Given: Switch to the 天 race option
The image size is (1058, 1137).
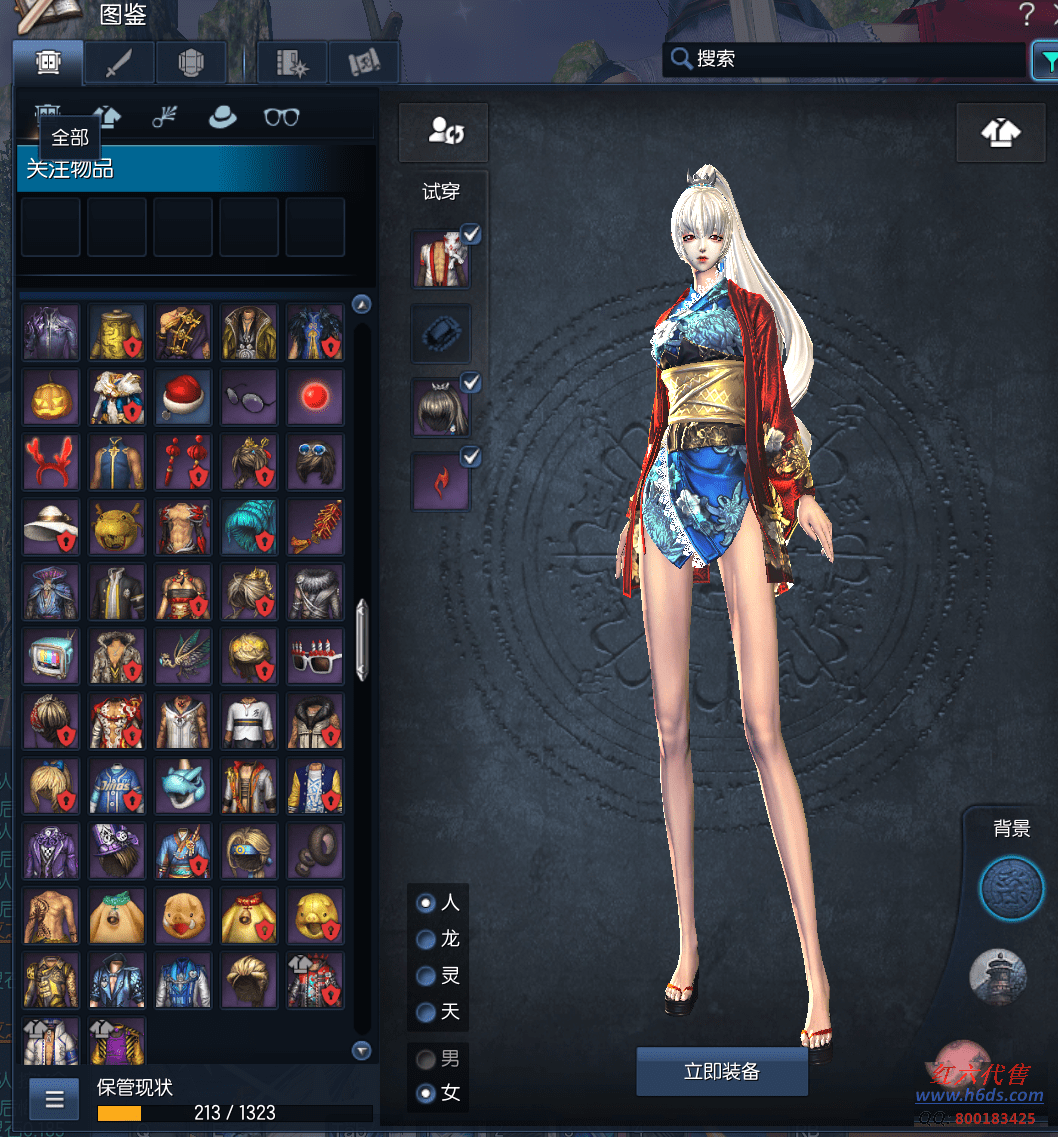Looking at the screenshot, I should pos(427,1012).
